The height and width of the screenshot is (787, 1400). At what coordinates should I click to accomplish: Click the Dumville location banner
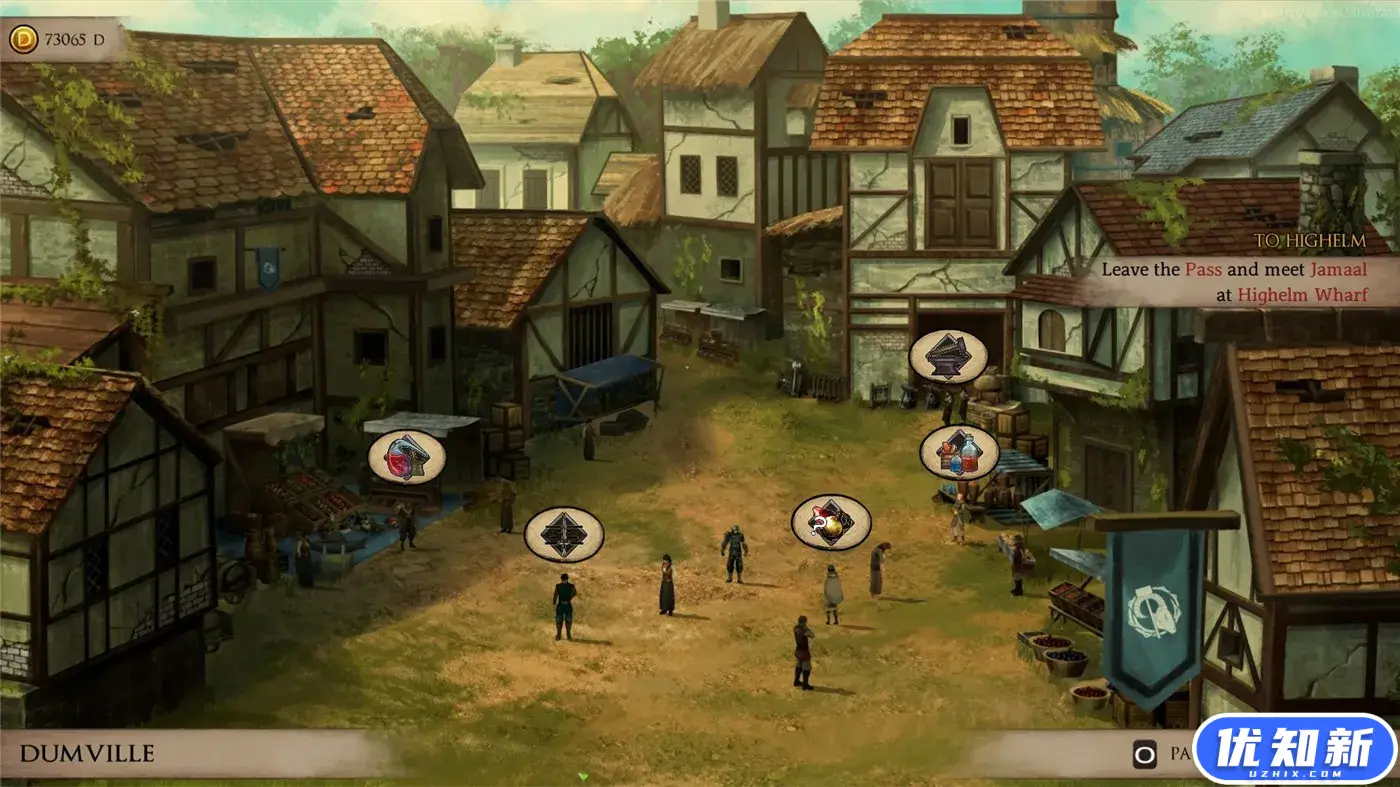pos(87,753)
